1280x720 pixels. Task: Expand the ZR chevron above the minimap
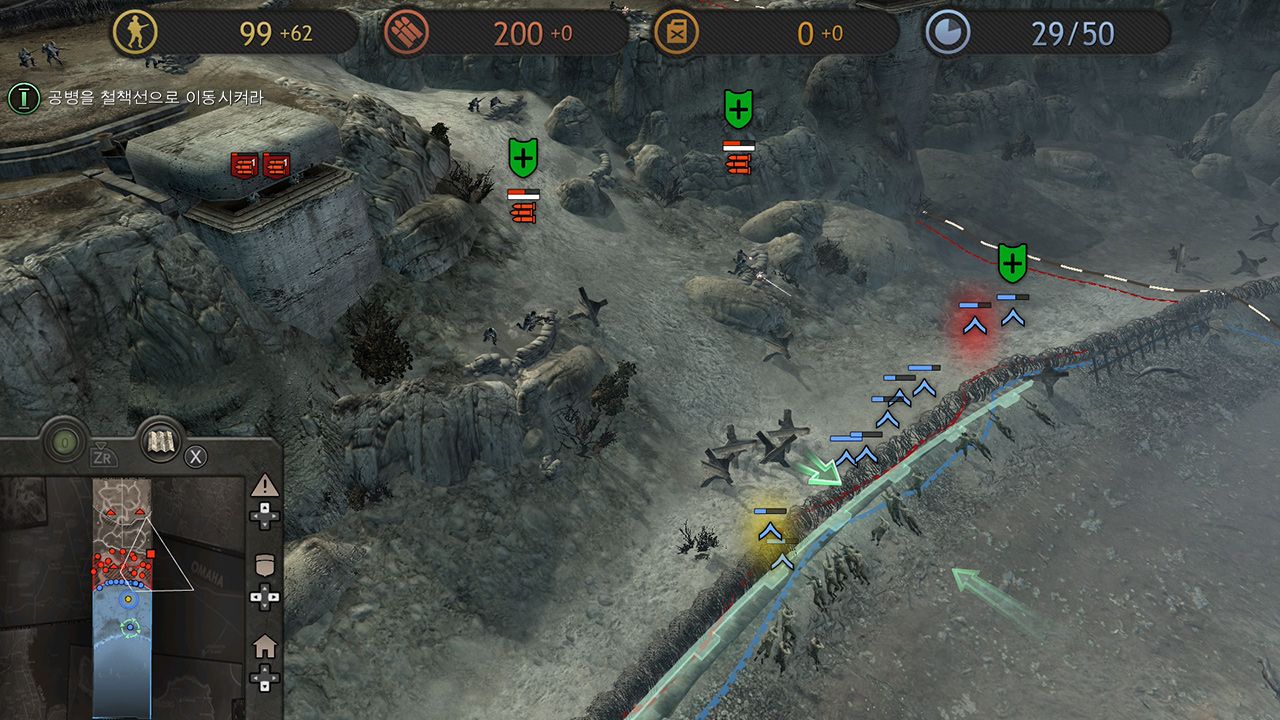click(x=100, y=445)
